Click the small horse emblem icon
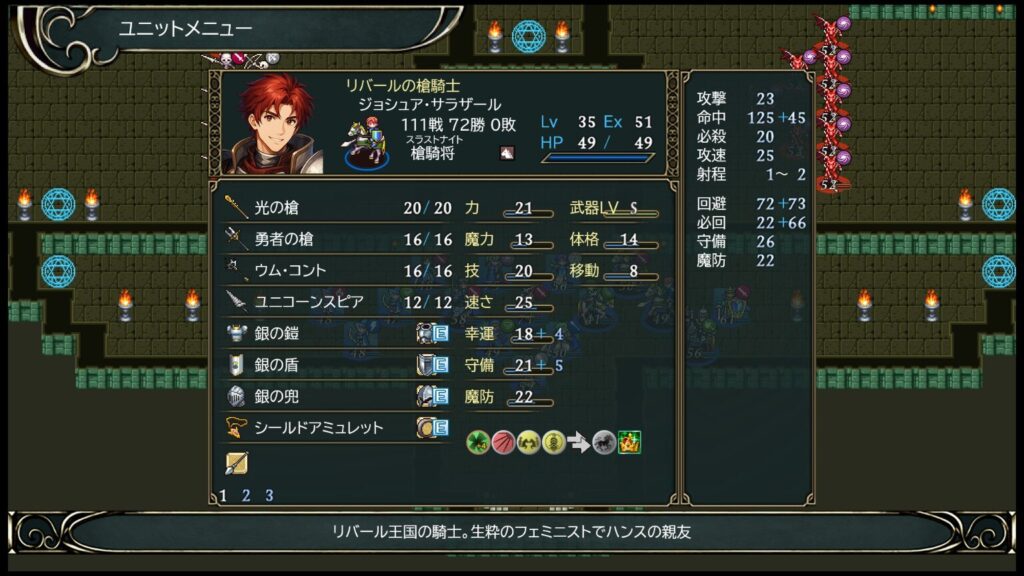 (x=507, y=152)
